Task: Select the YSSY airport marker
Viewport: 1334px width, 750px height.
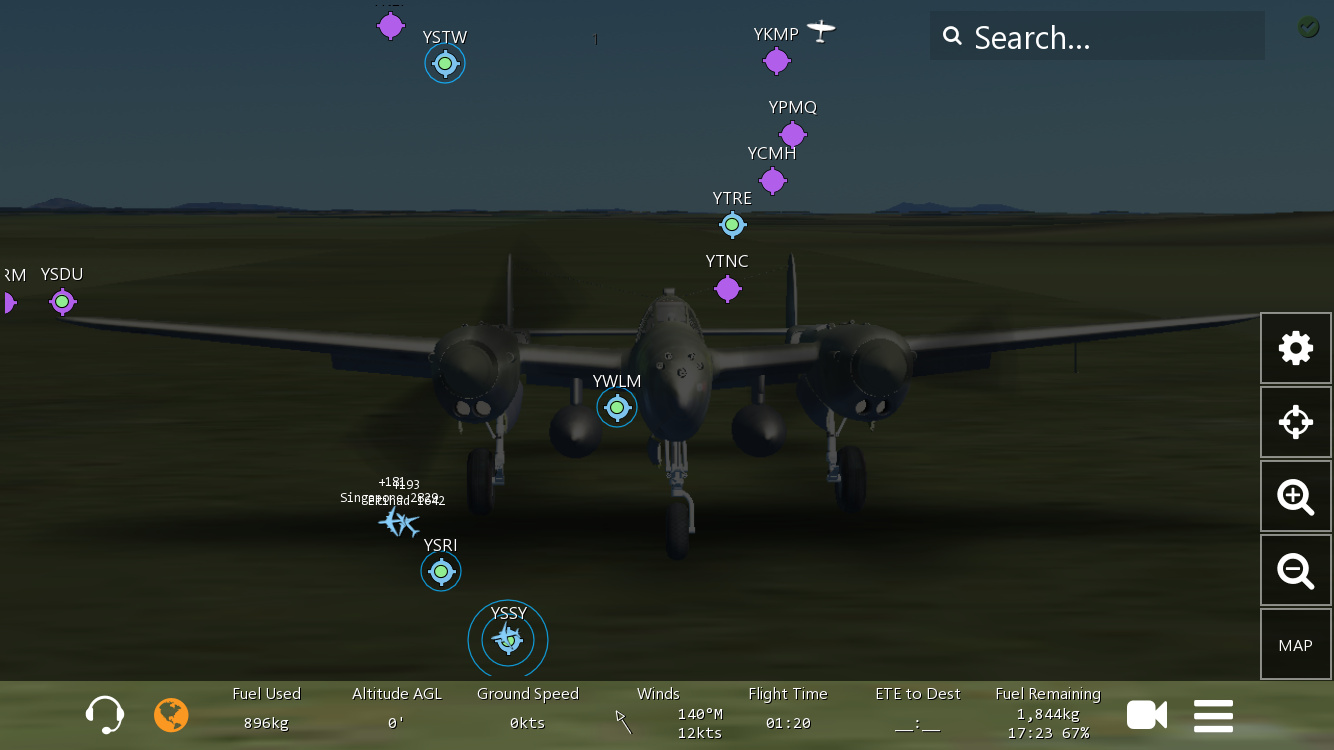Action: (508, 638)
